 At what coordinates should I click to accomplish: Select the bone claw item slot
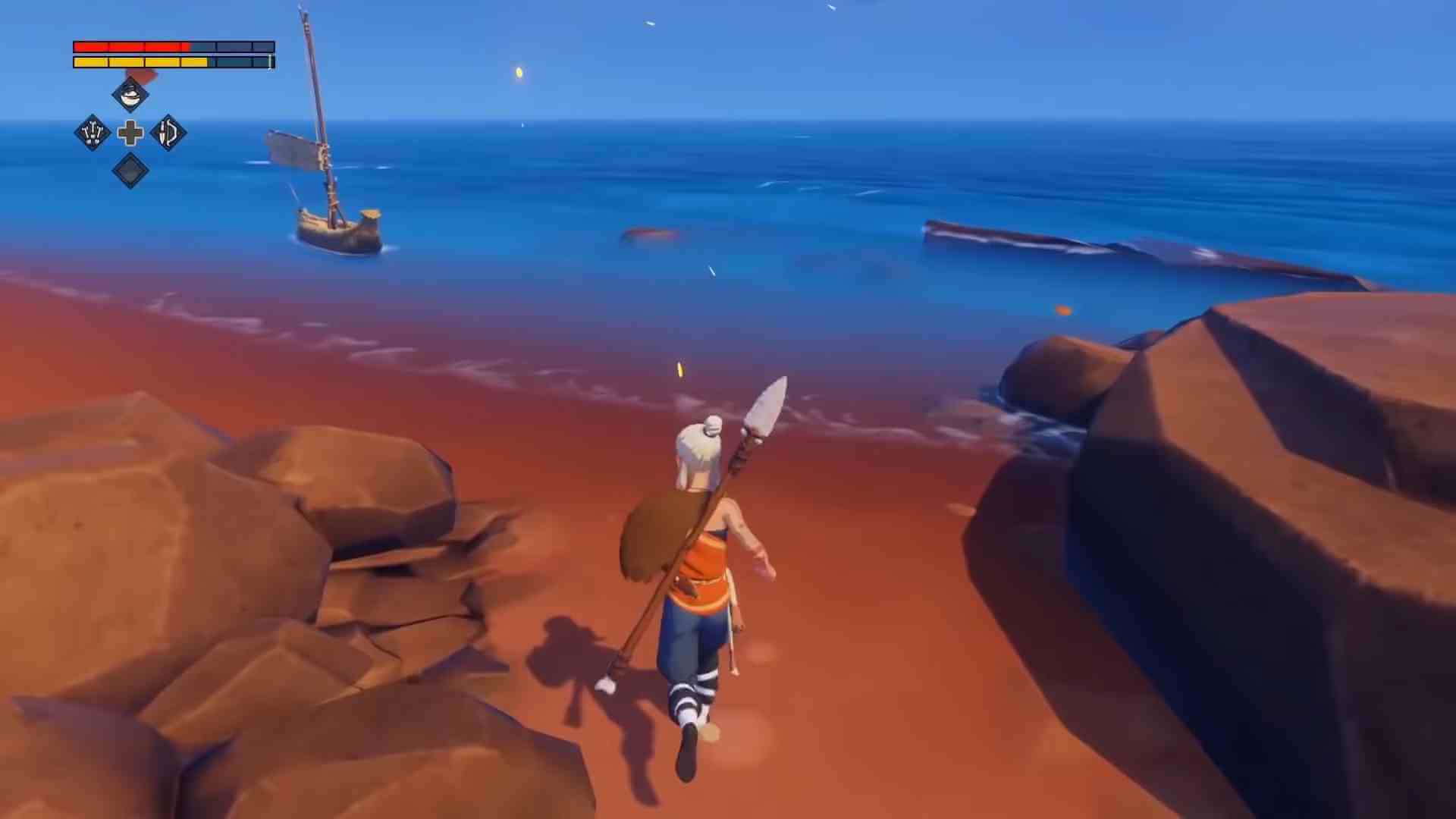pyautogui.click(x=93, y=133)
